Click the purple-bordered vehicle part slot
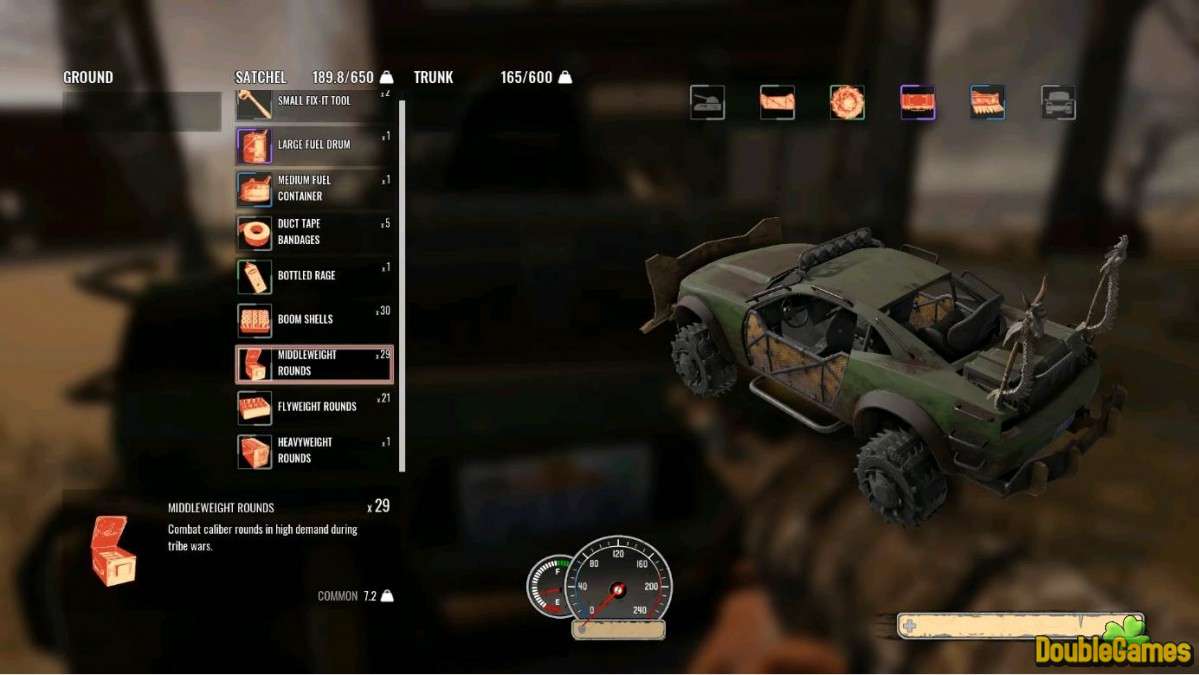 (x=917, y=102)
